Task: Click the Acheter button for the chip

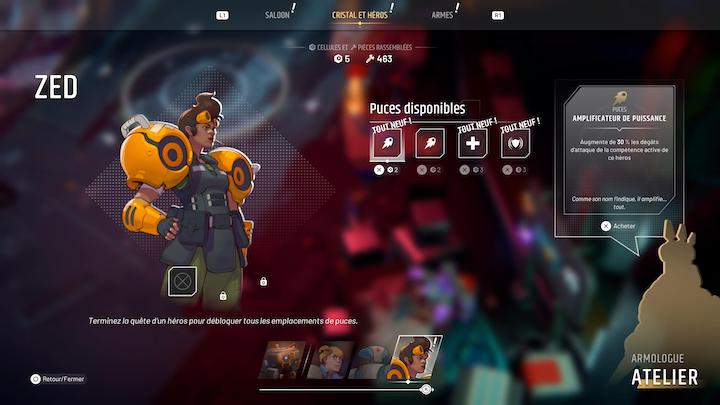Action: [x=618, y=226]
